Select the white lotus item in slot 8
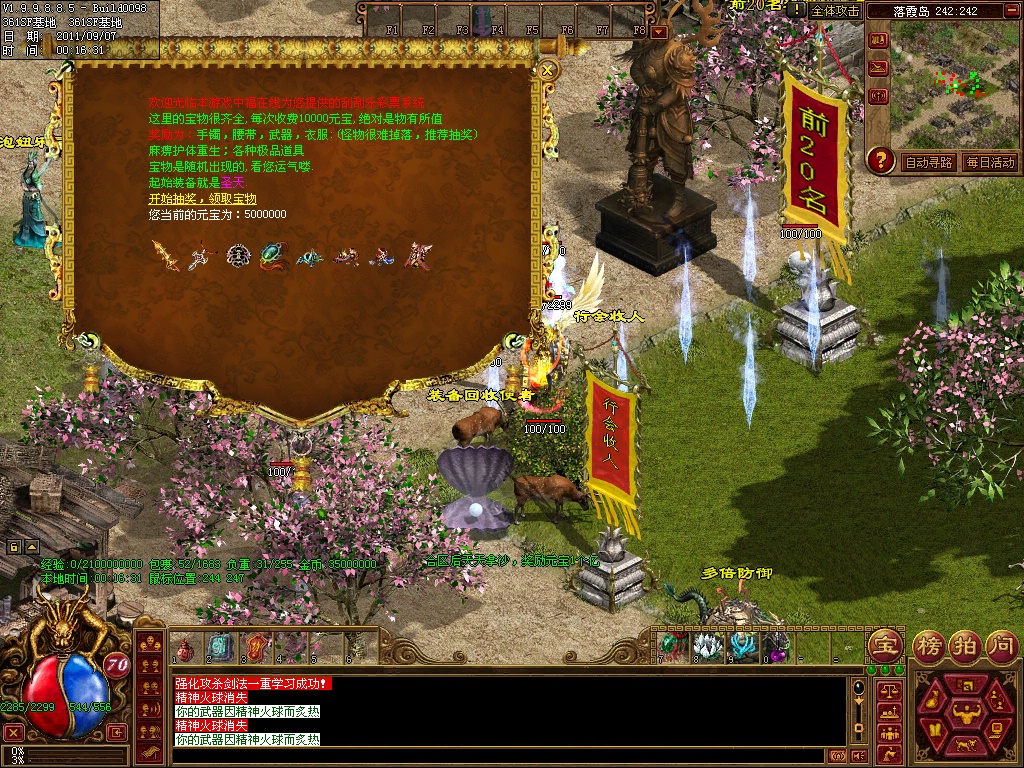 tap(707, 646)
